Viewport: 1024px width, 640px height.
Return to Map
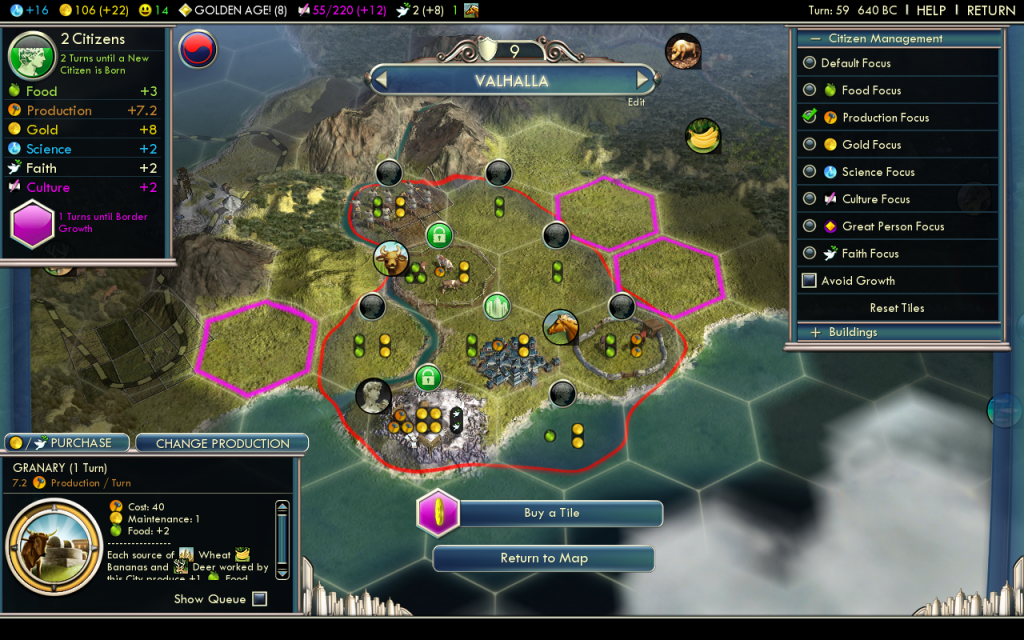point(543,558)
